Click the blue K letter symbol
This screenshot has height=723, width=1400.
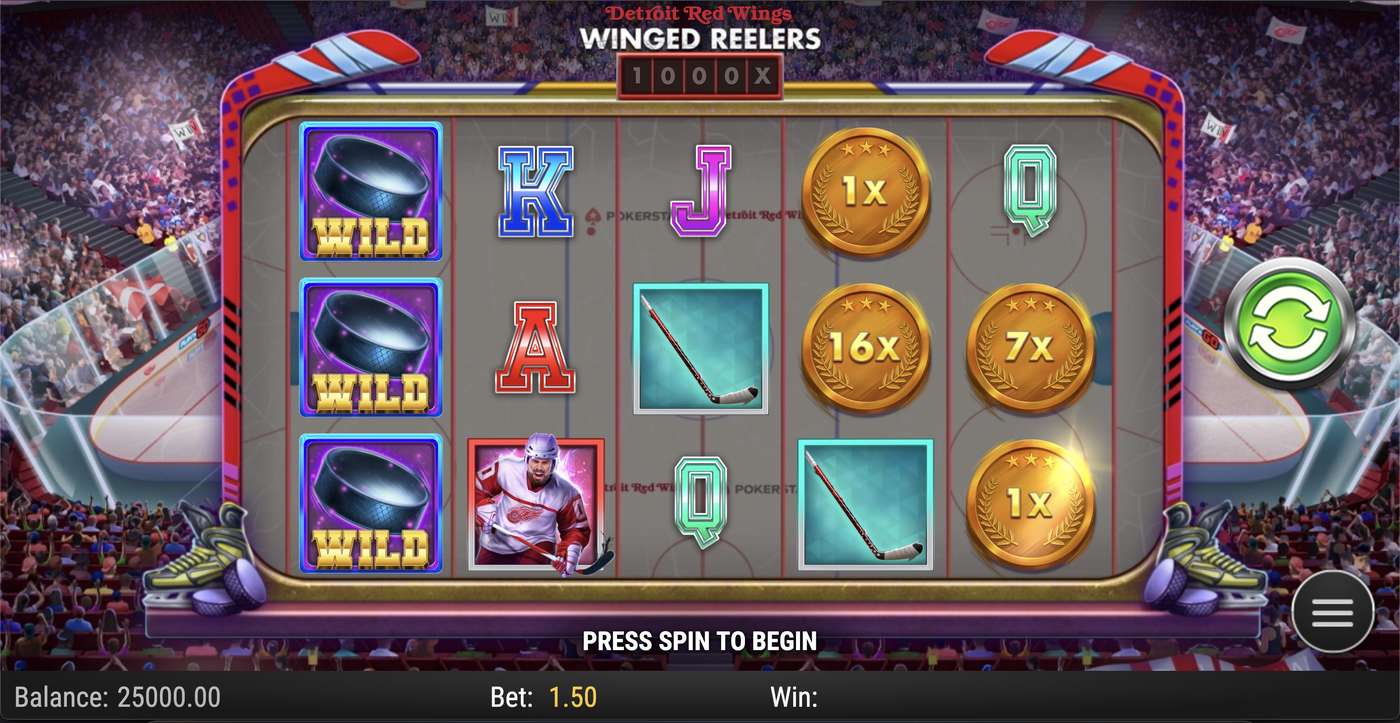pos(536,192)
